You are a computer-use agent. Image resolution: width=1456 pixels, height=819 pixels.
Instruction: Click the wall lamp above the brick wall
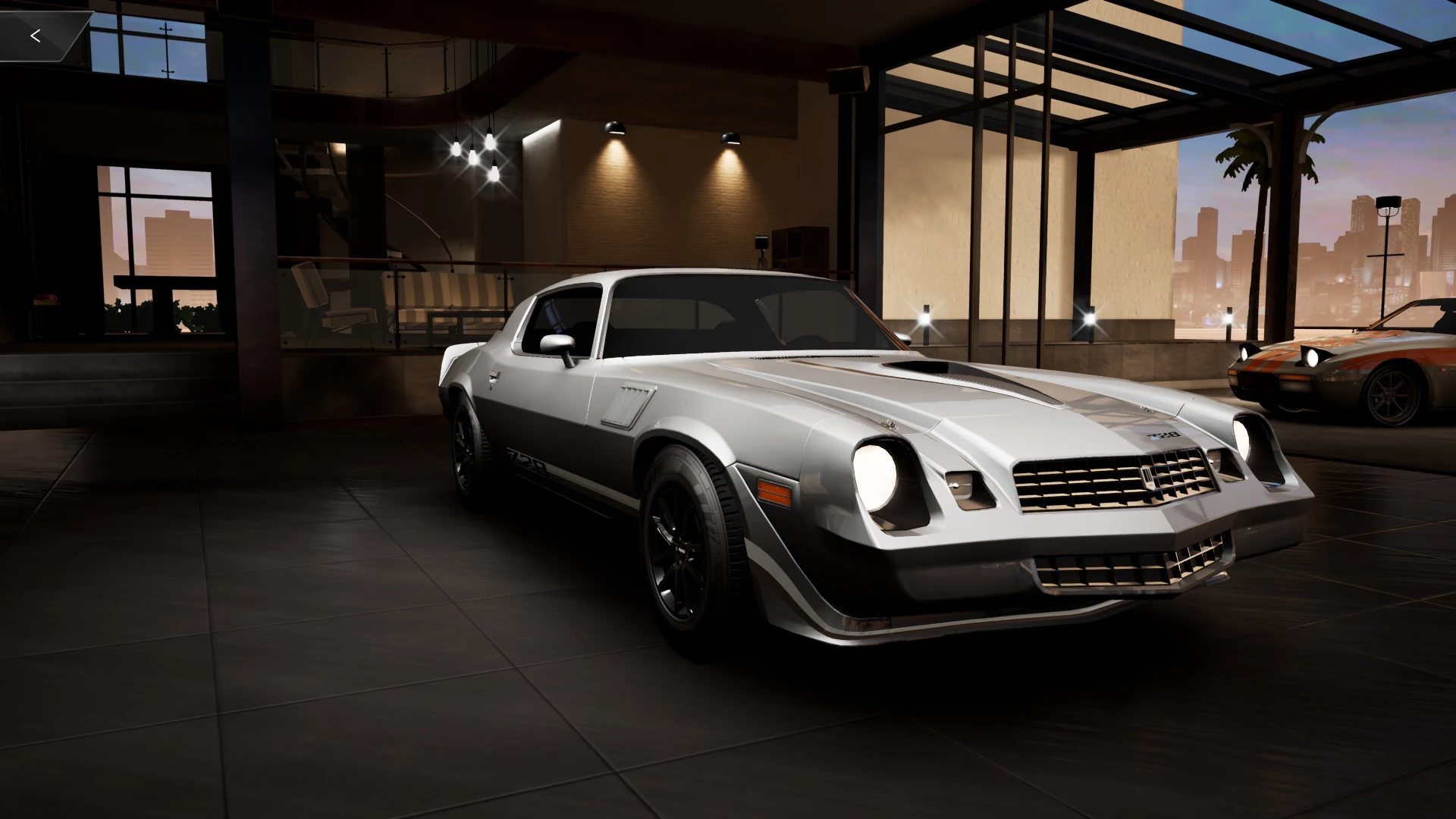(x=616, y=127)
